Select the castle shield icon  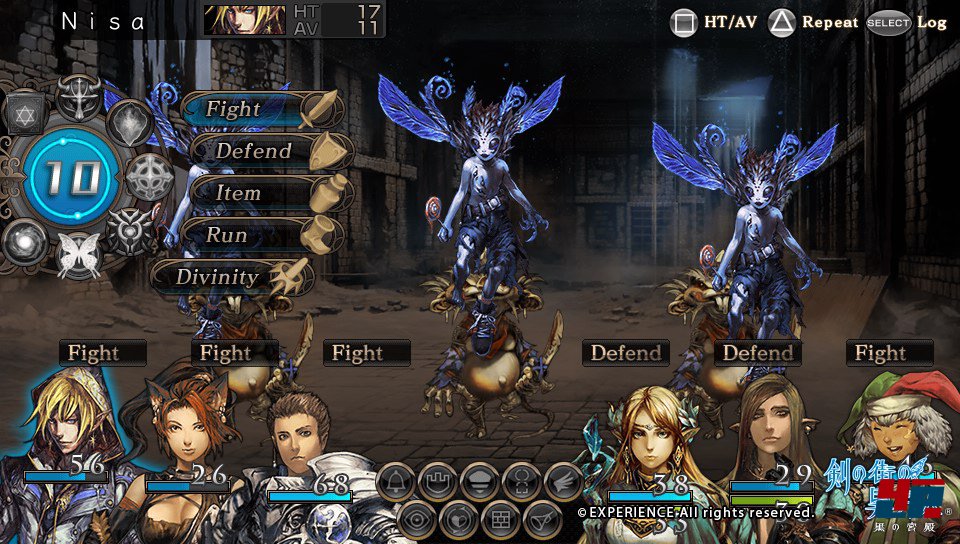[438, 482]
